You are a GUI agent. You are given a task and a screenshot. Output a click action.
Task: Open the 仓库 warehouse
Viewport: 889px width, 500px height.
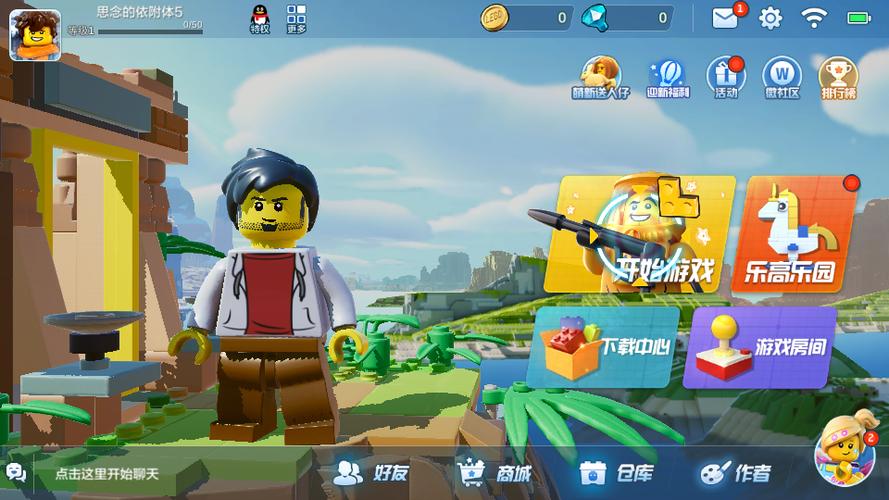616,473
